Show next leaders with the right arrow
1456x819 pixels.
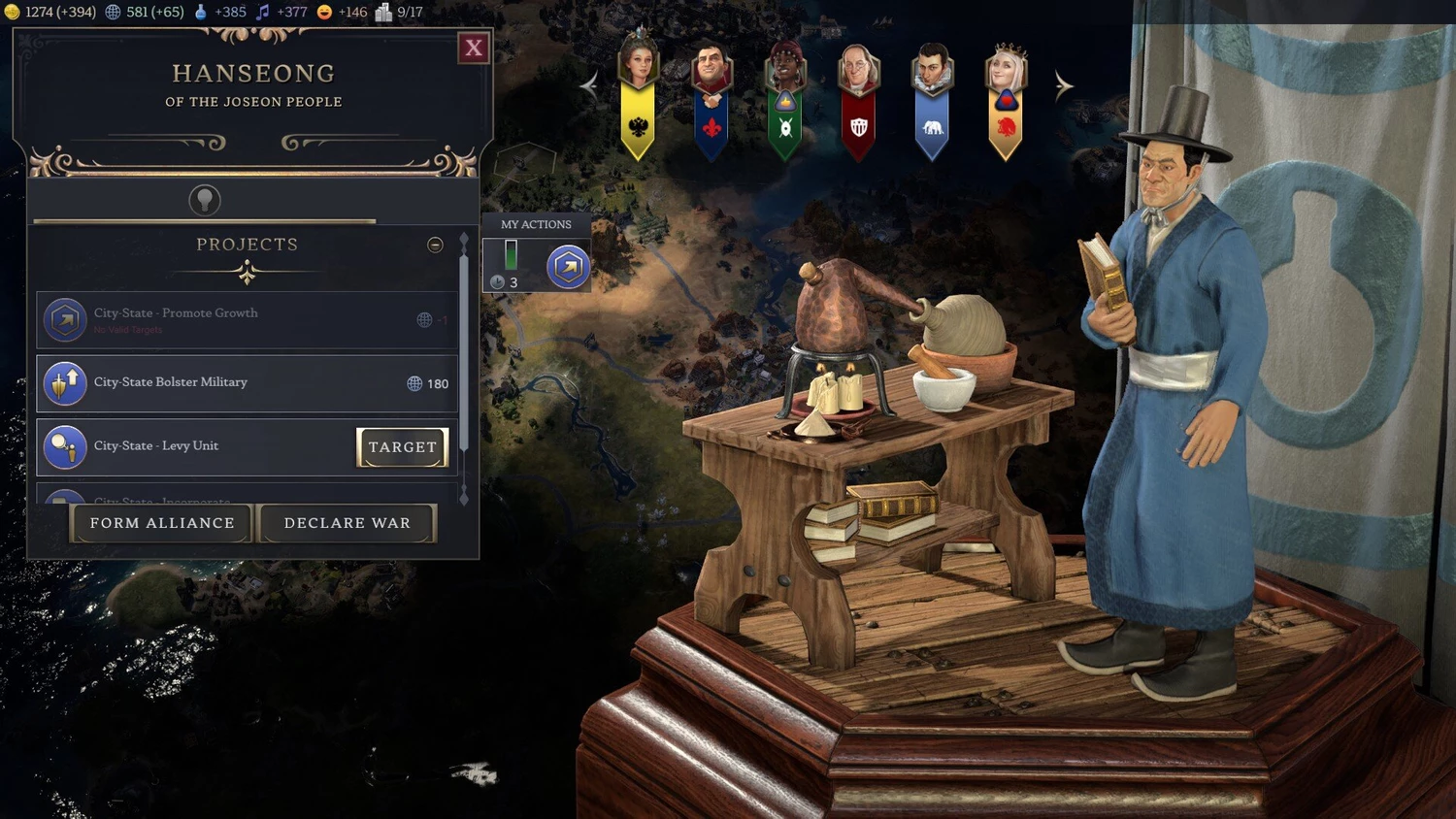coord(1064,85)
